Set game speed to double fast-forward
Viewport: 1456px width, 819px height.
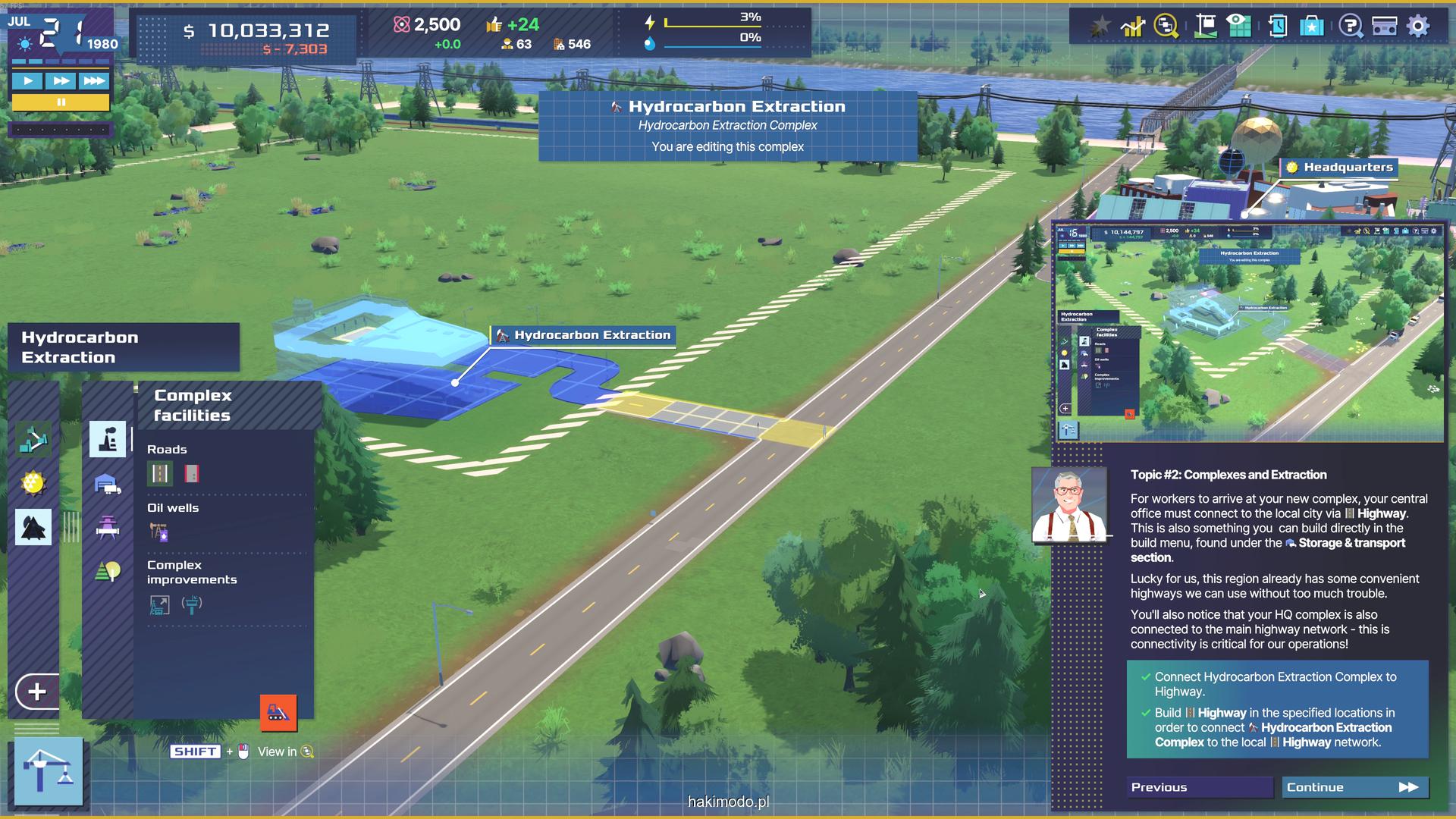point(61,80)
